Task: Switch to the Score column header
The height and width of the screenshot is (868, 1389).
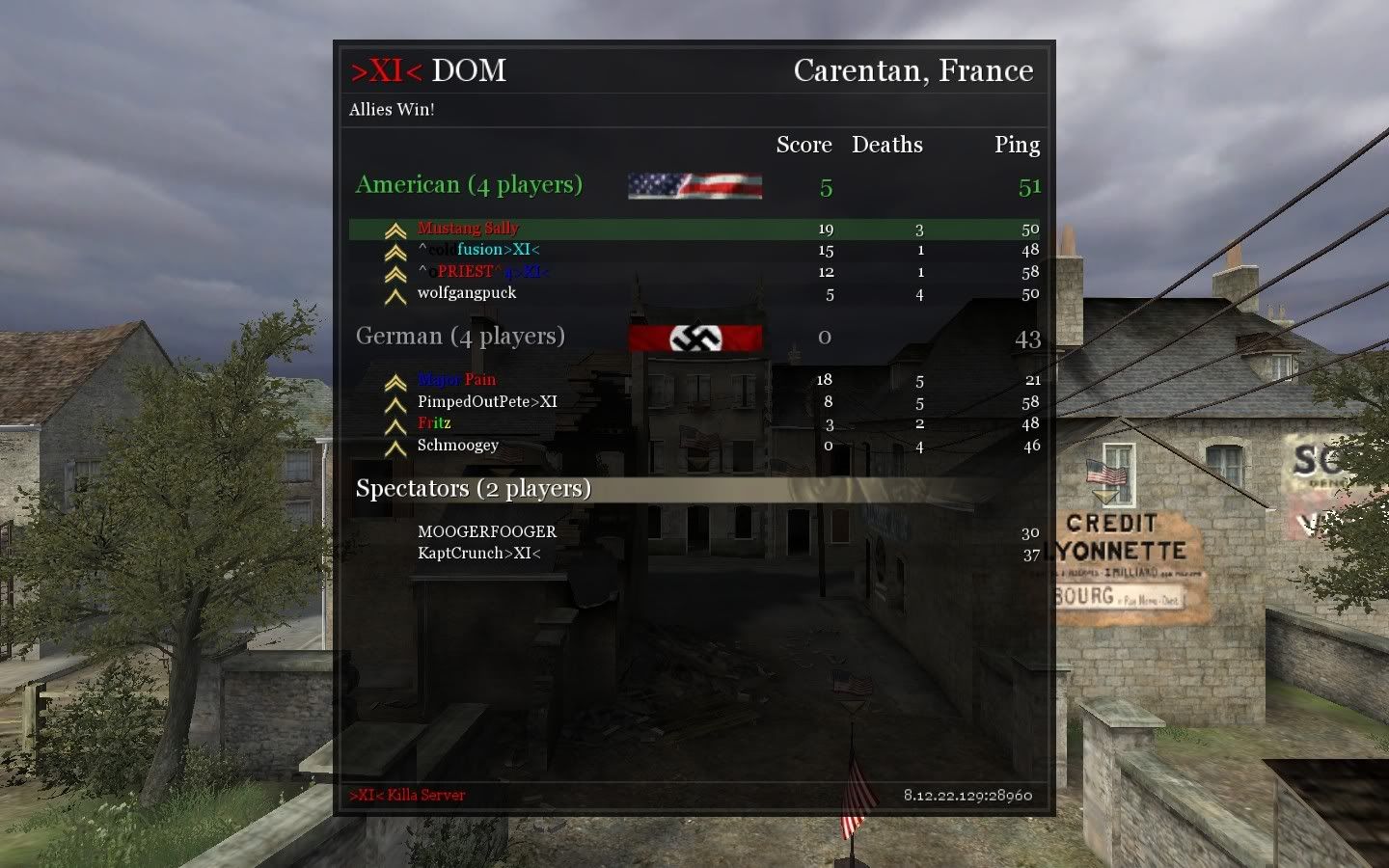Action: tap(803, 145)
